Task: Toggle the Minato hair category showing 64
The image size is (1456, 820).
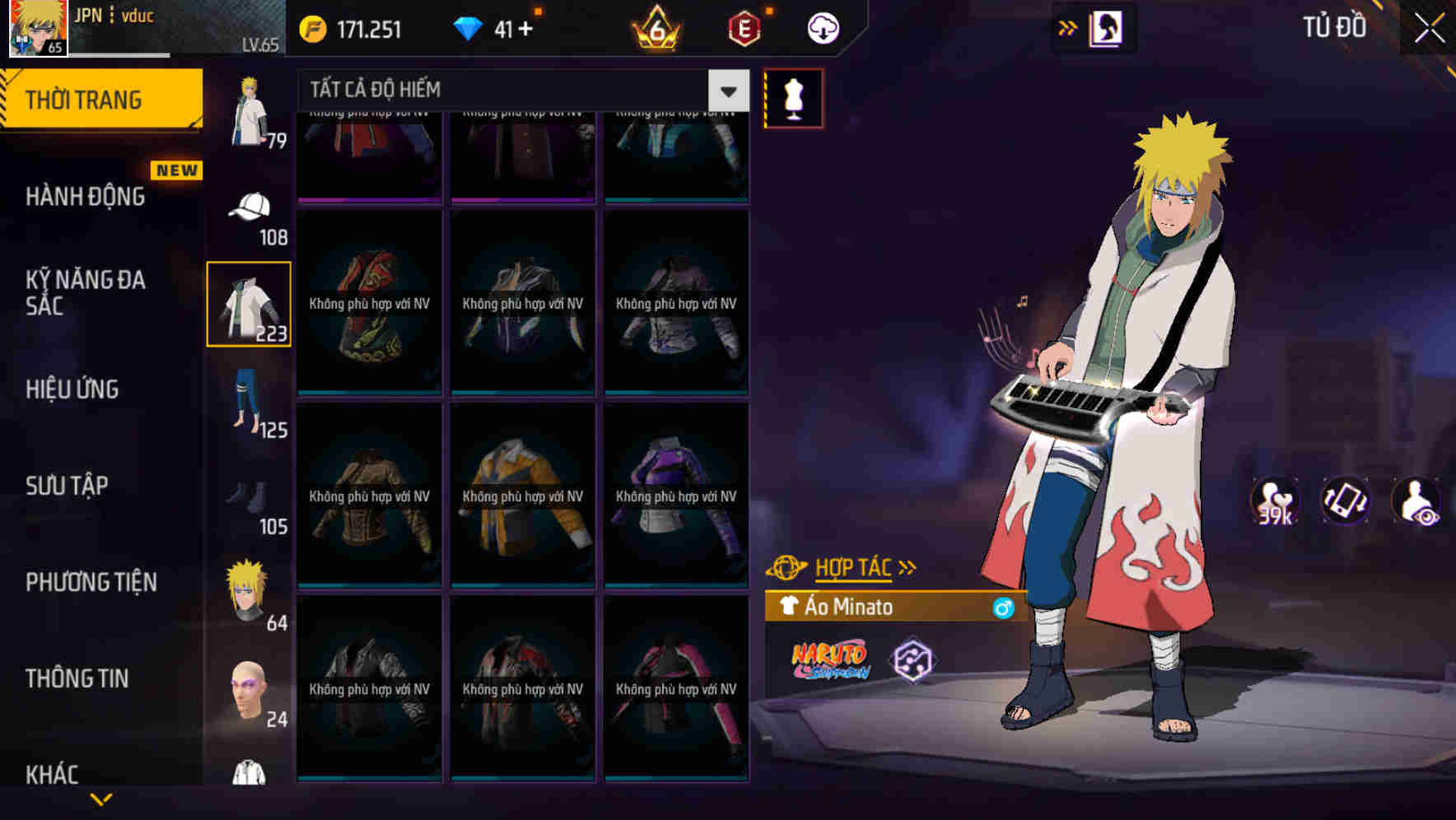Action: click(249, 587)
